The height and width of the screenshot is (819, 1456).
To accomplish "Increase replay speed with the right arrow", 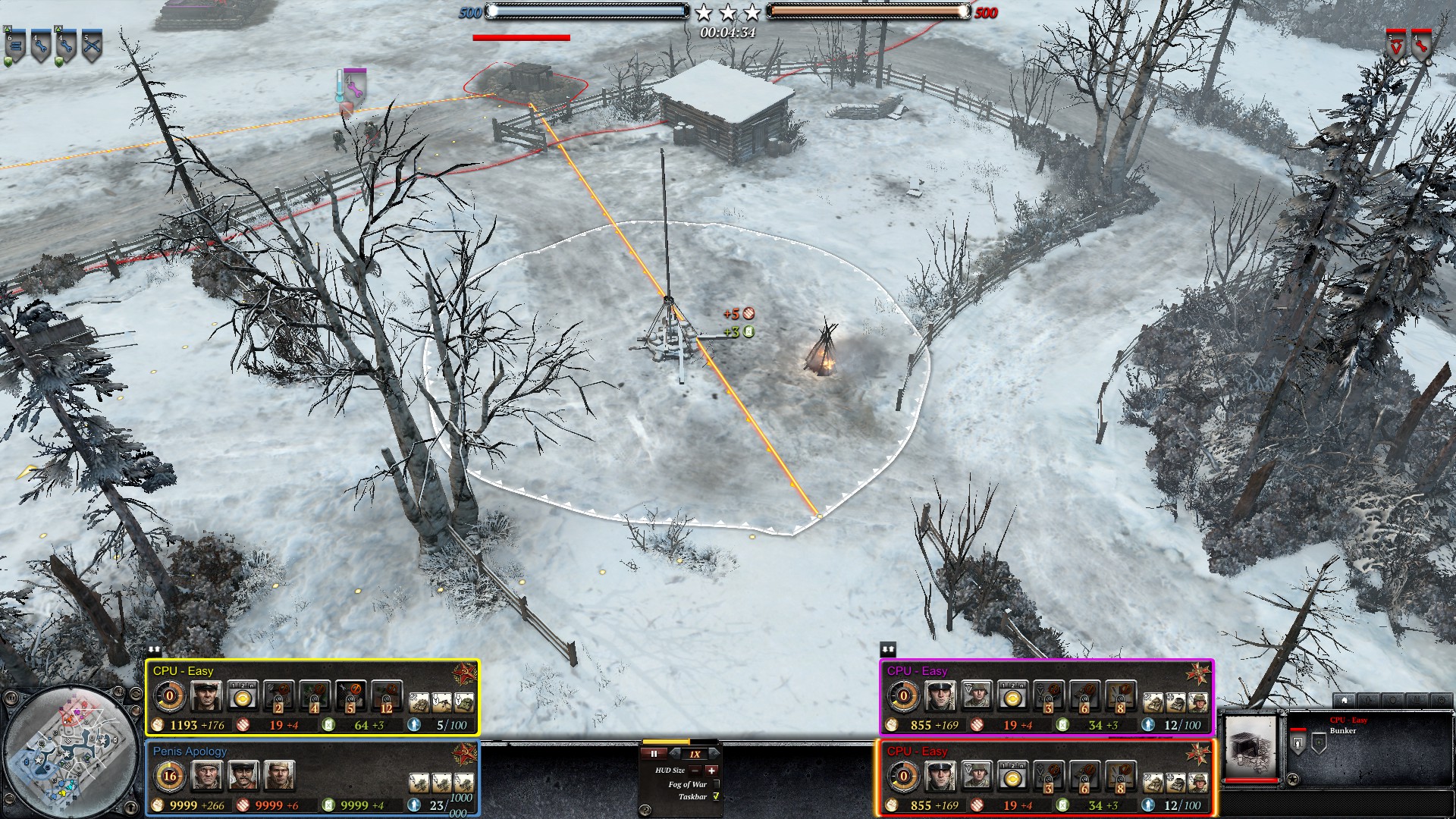I will (x=714, y=754).
